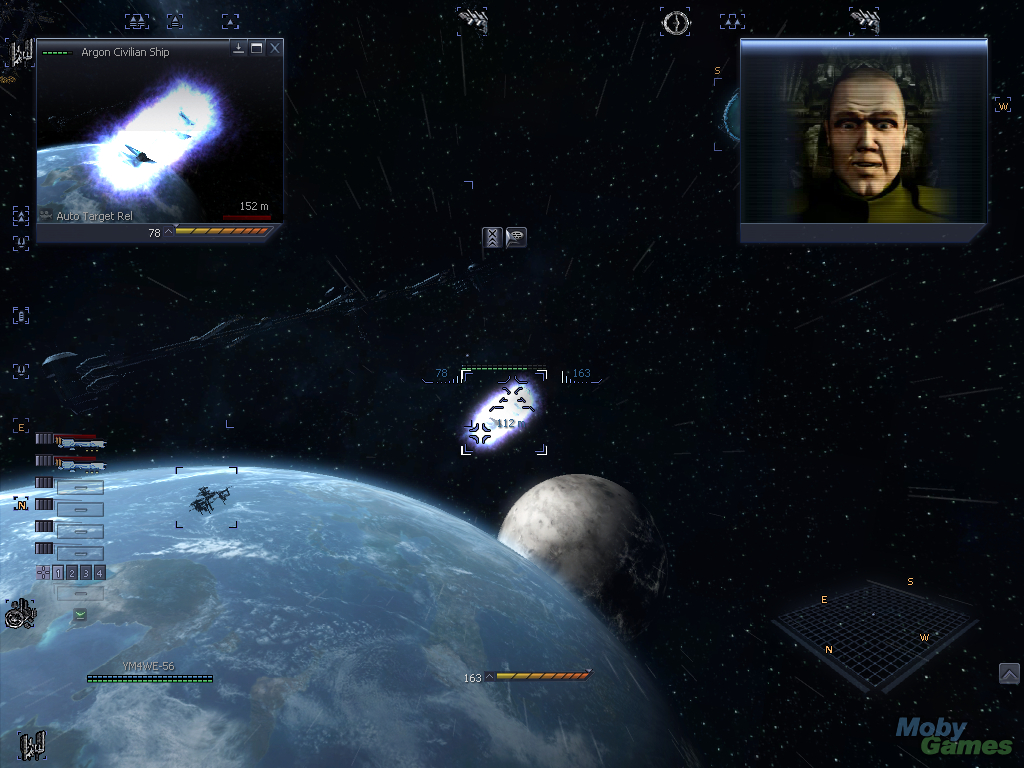Toggle the target monitor camera icon
The width and height of the screenshot is (1024, 768).
click(46, 215)
